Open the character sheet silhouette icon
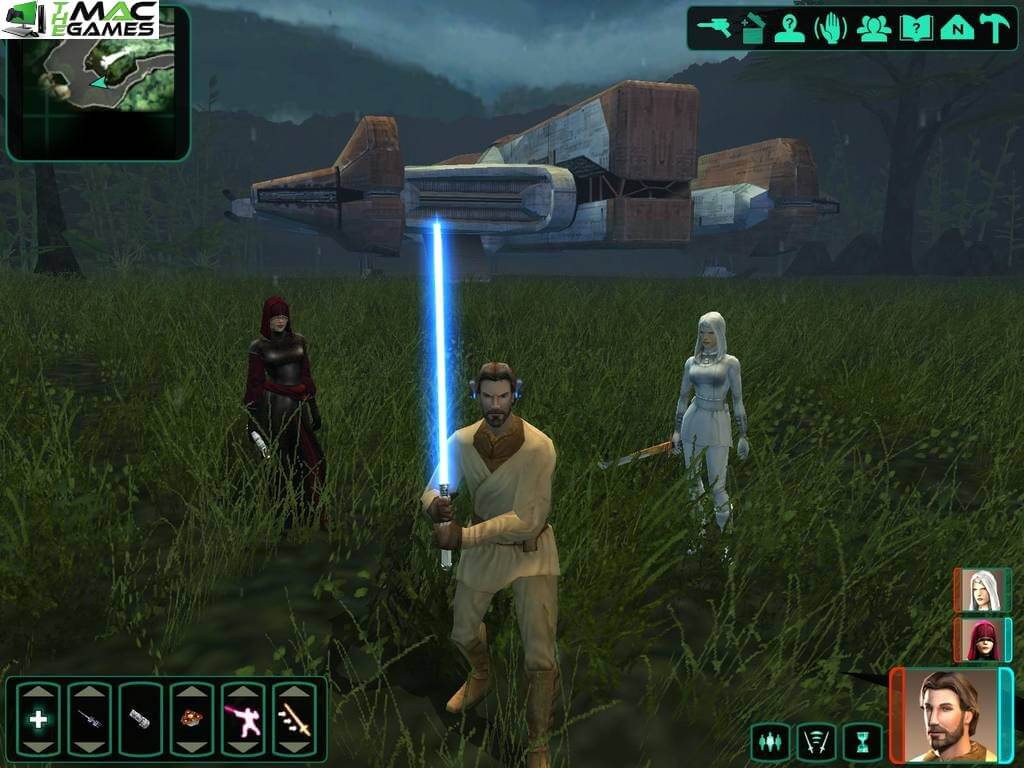The height and width of the screenshot is (768, 1024). (x=790, y=28)
